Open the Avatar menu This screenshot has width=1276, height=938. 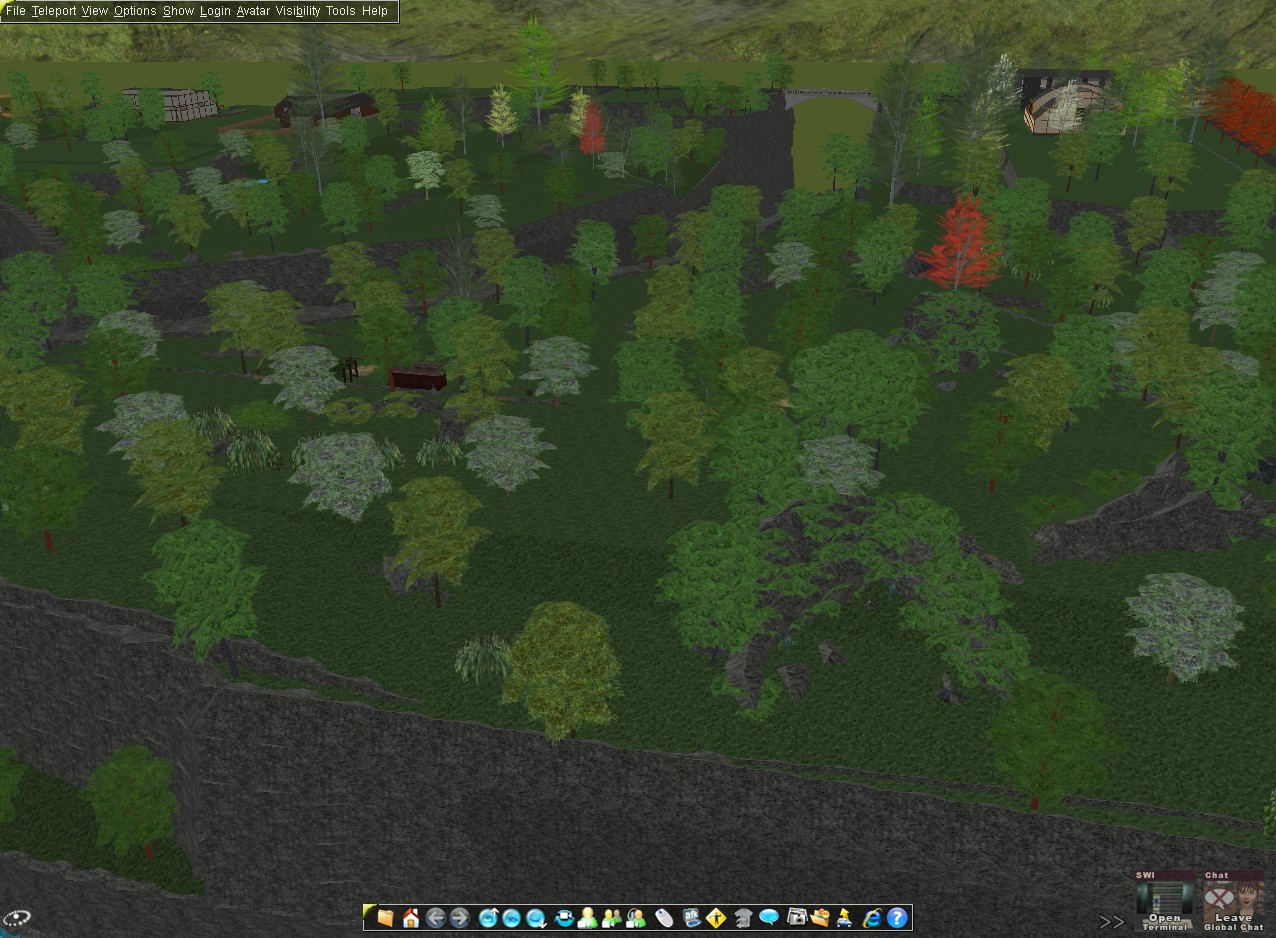[253, 11]
